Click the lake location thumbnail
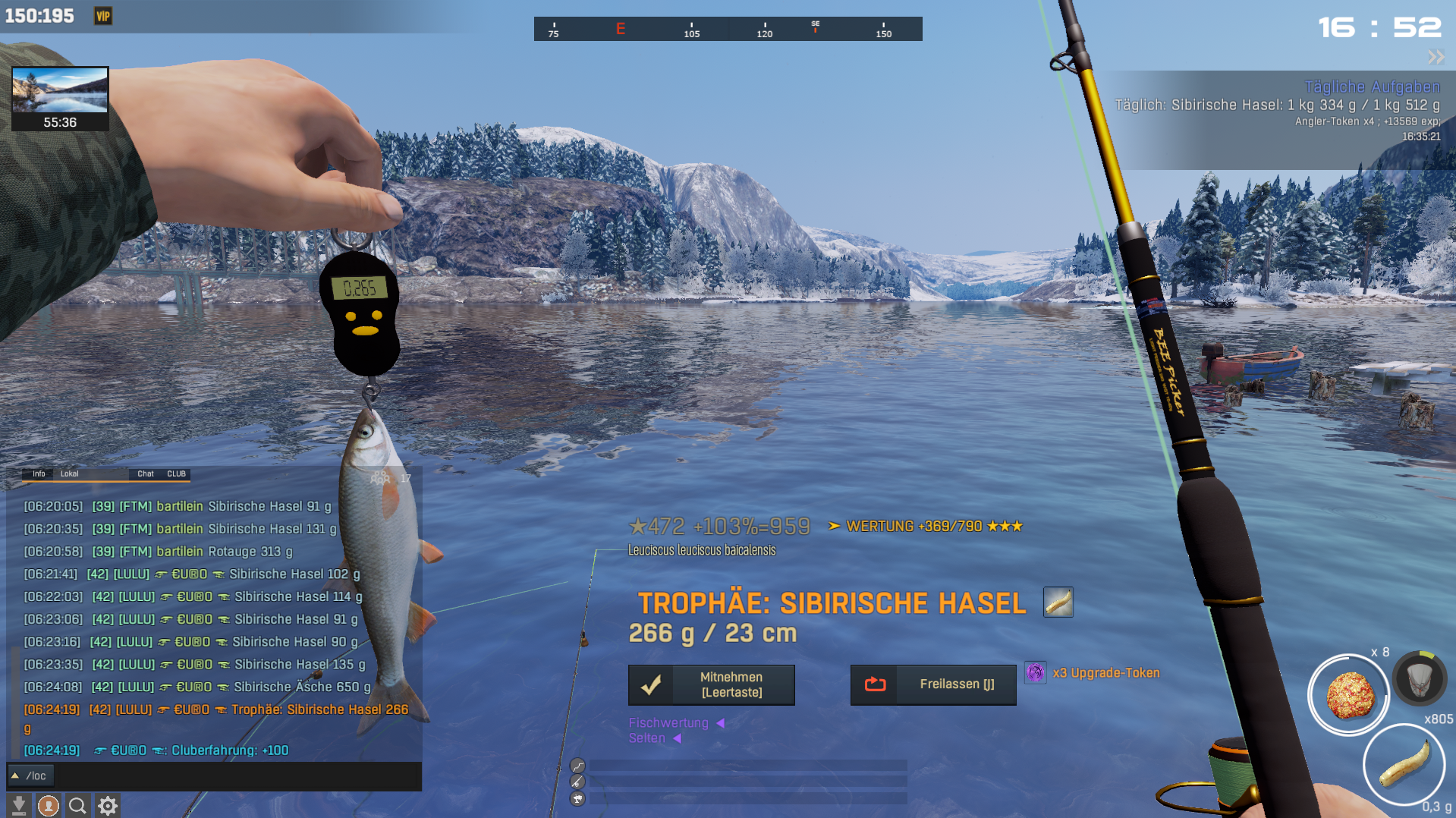This screenshot has width=1456, height=818. 60,91
